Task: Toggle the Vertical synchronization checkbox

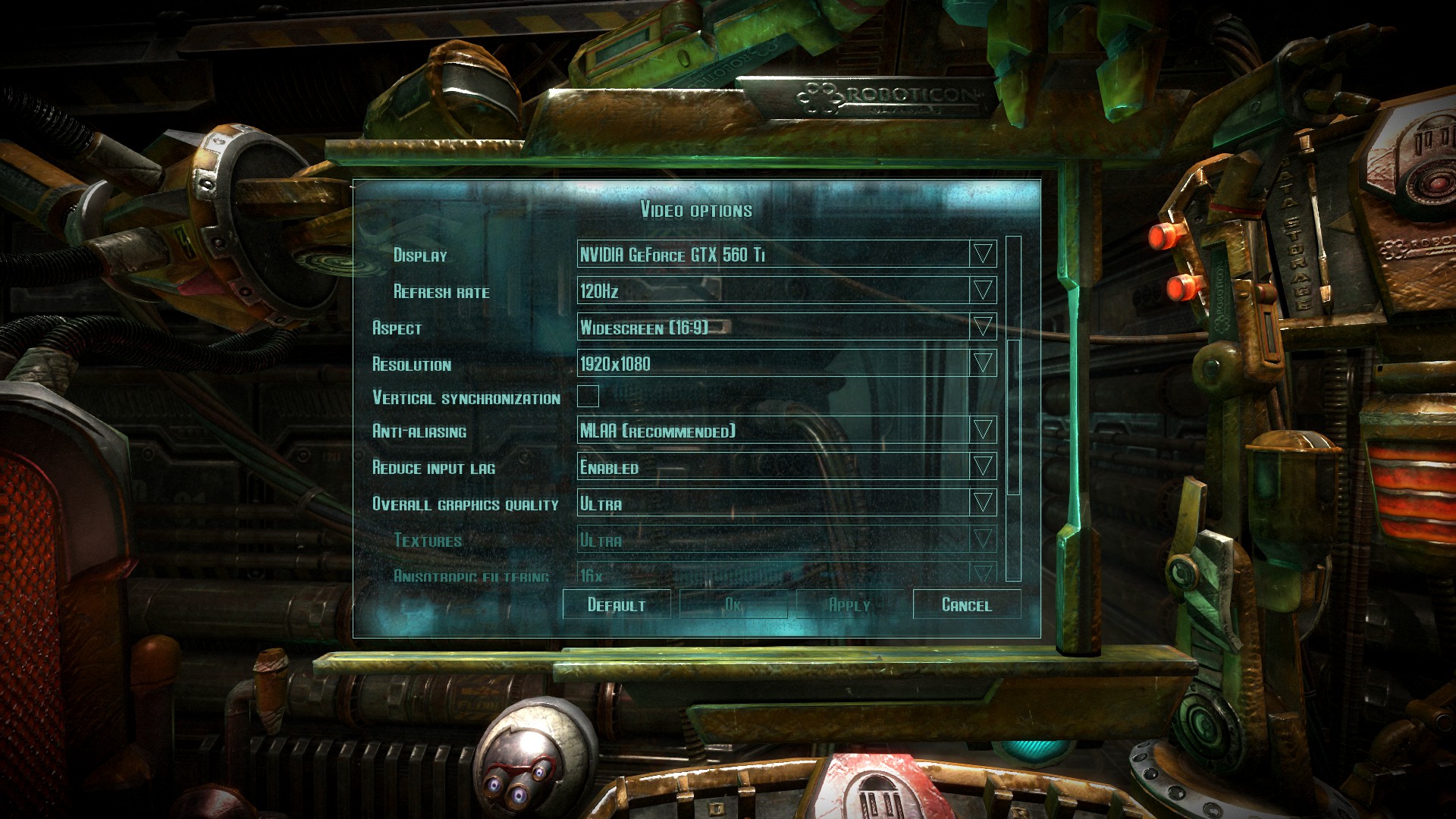Action: [x=588, y=396]
